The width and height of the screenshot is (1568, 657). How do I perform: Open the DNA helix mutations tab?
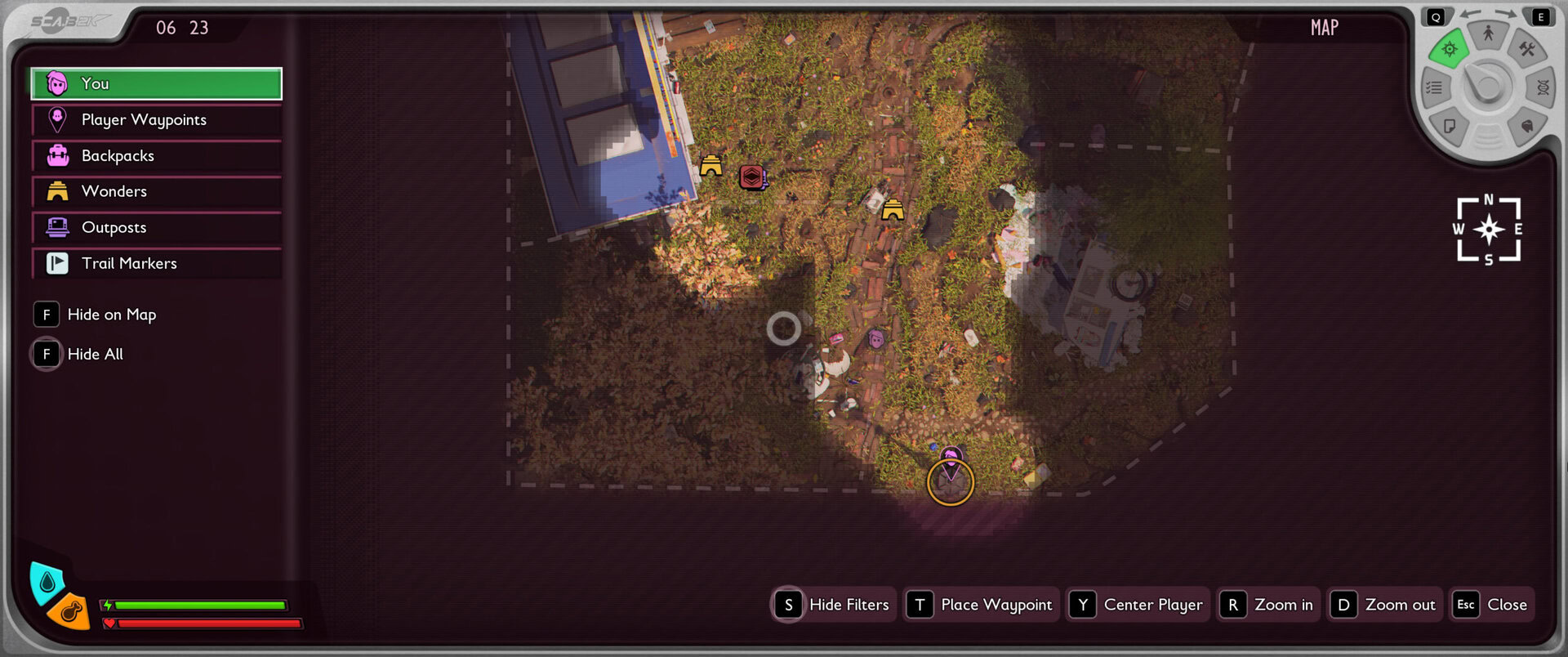point(1543,87)
